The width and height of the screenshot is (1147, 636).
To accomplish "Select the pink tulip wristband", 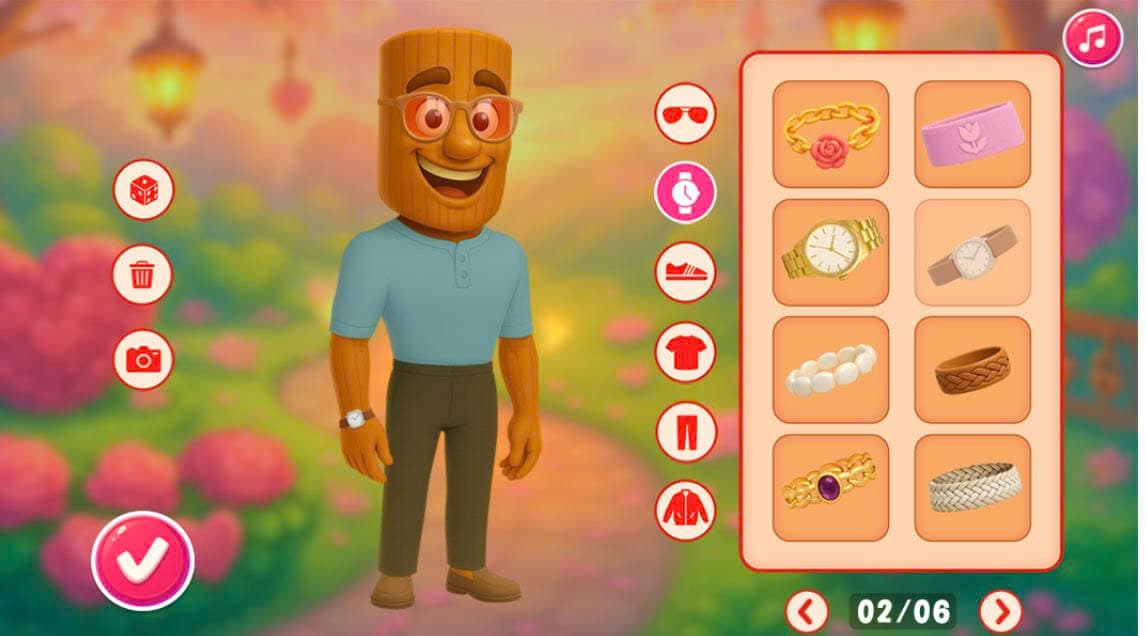I will pyautogui.click(x=972, y=134).
